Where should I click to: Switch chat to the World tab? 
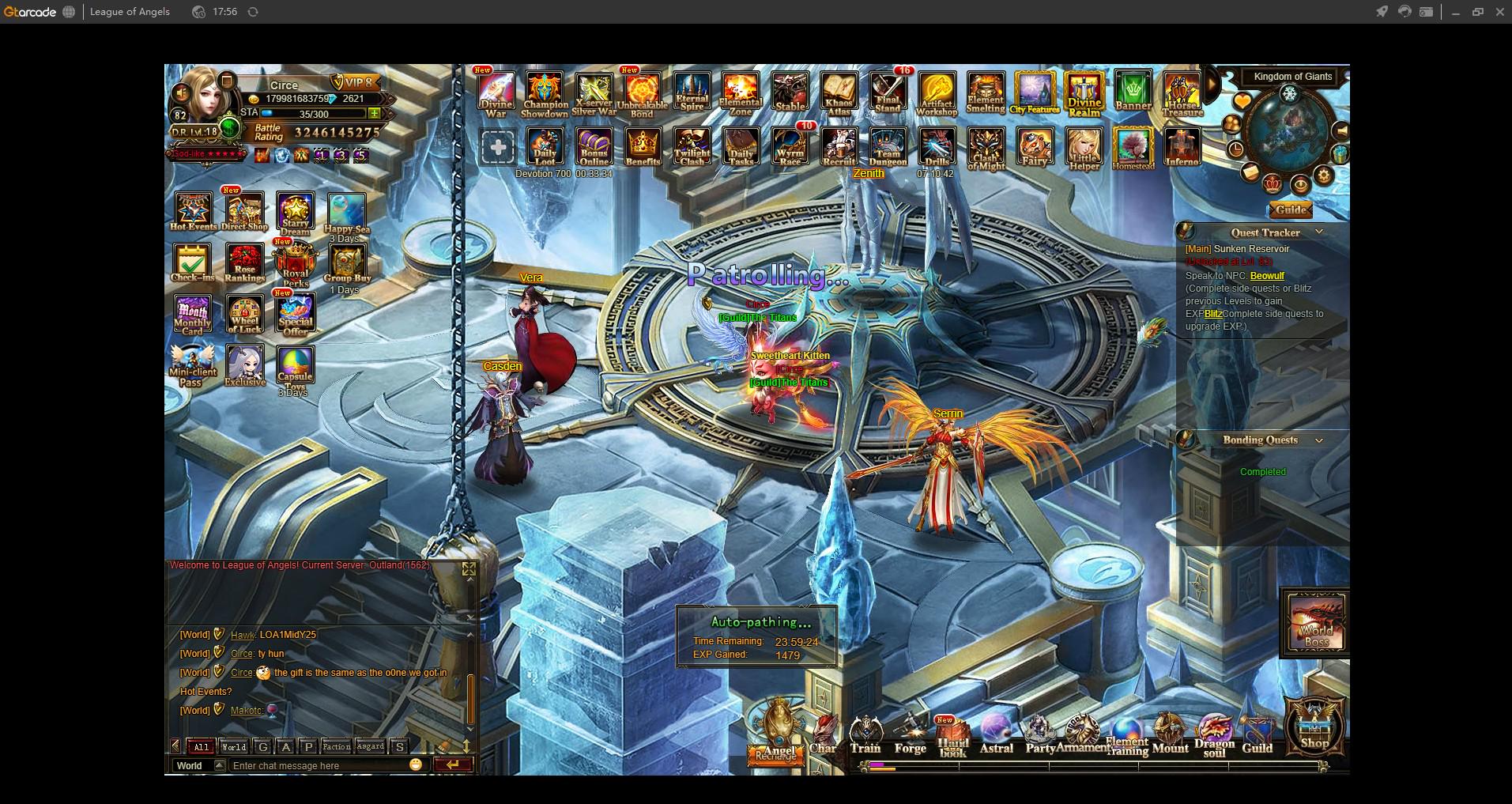233,746
